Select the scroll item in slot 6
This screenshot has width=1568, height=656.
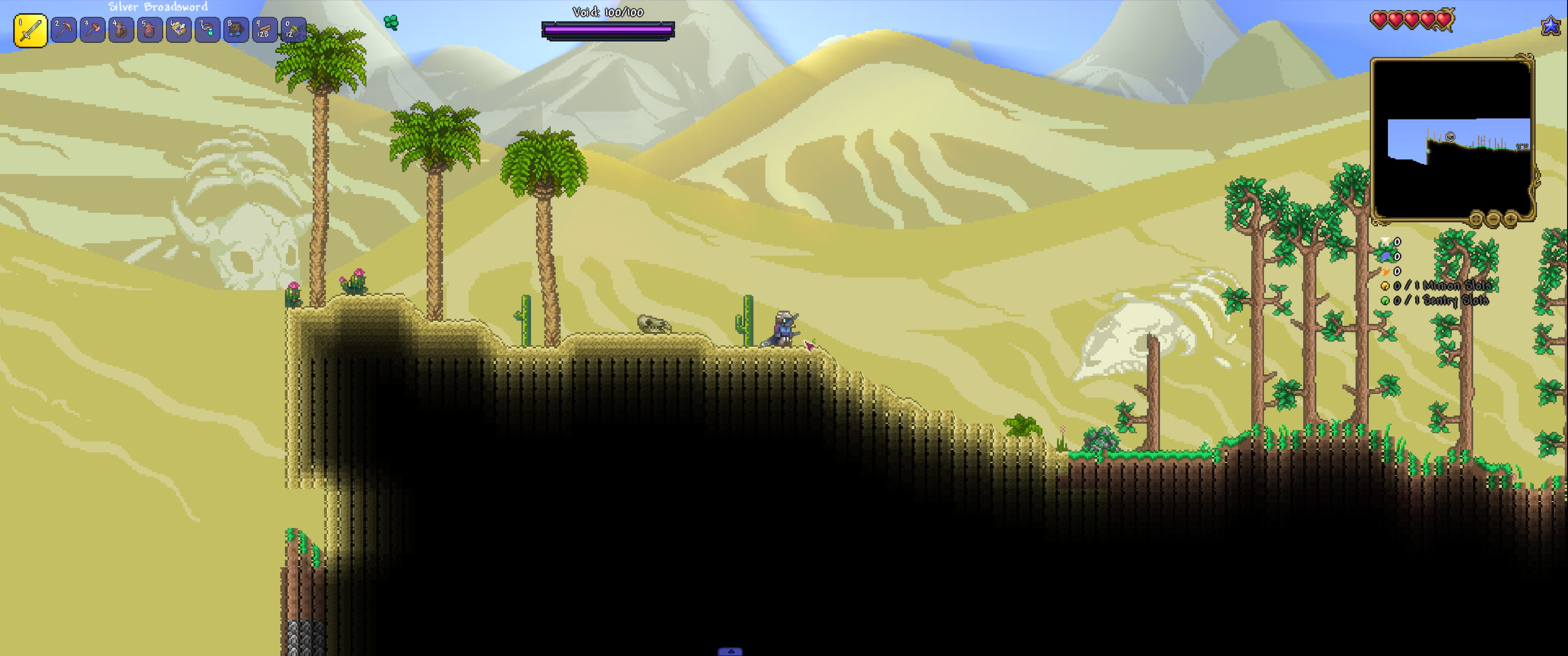coord(178,30)
